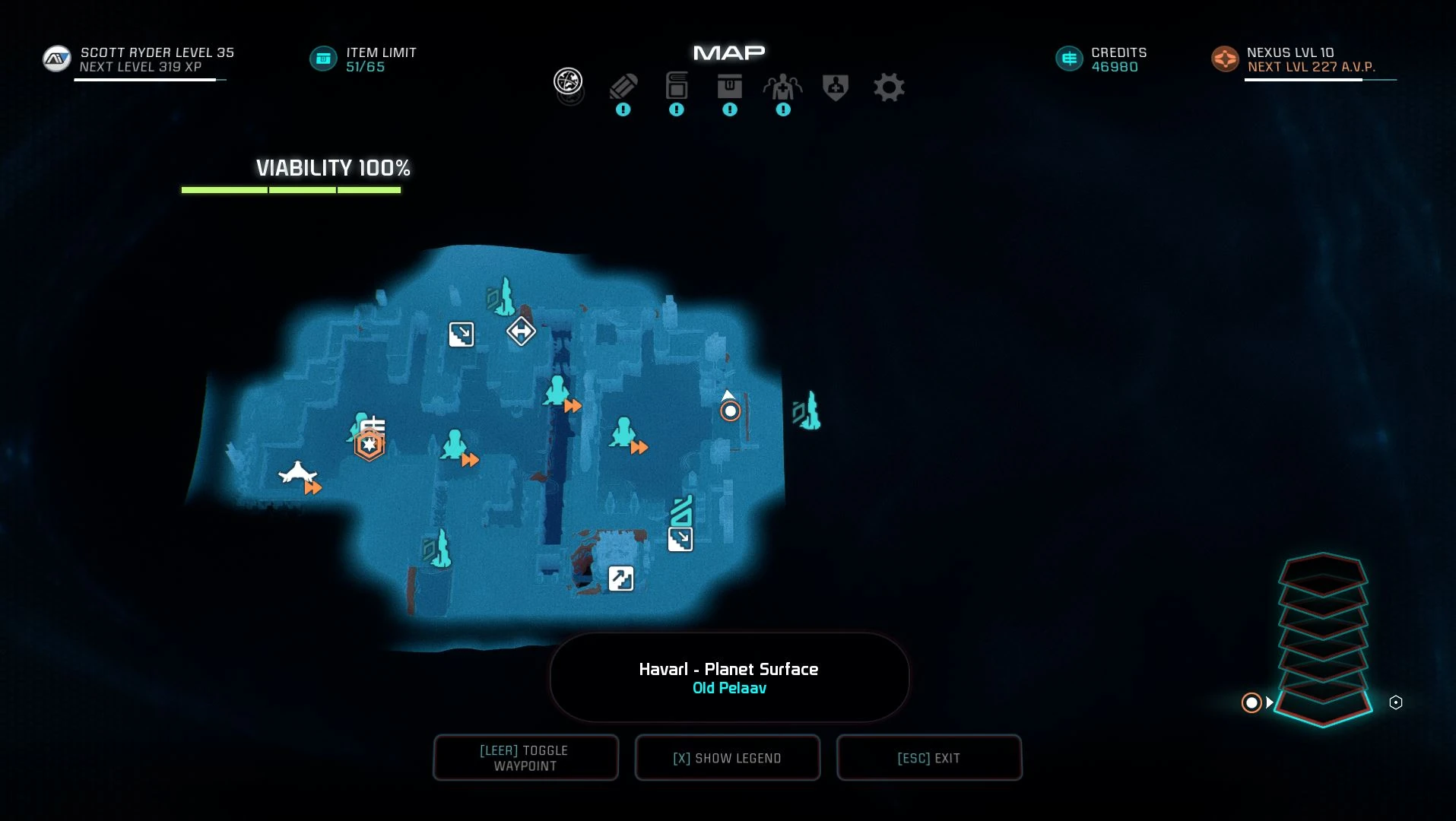The height and width of the screenshot is (821, 1456).
Task: Select the Tempest ship marker on map
Action: coord(297,473)
